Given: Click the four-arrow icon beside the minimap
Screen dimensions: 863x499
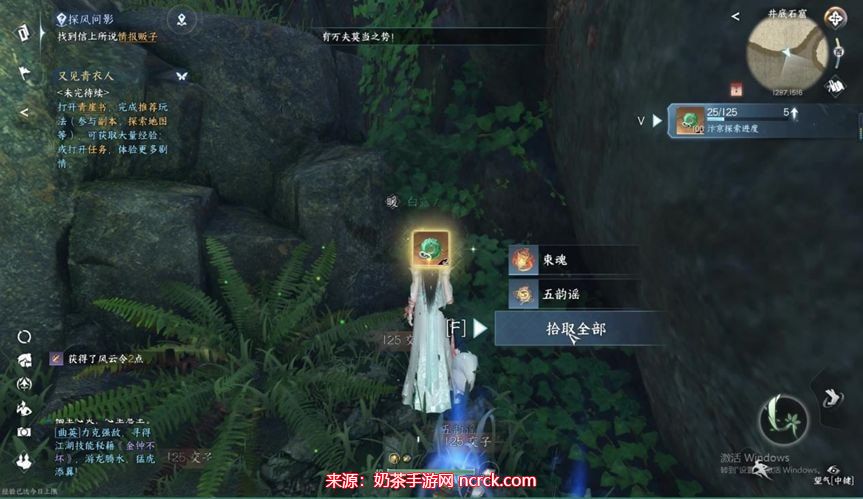Looking at the screenshot, I should point(835,18).
